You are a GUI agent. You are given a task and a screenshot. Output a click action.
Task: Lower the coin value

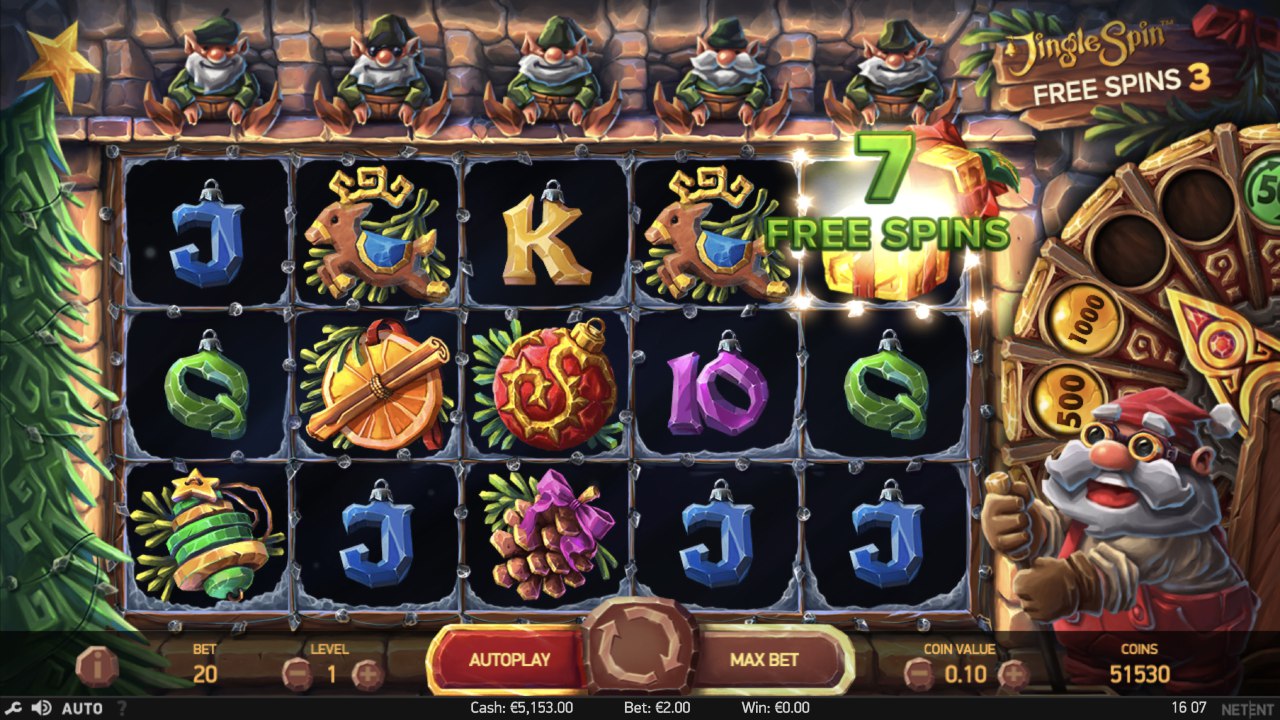point(919,675)
